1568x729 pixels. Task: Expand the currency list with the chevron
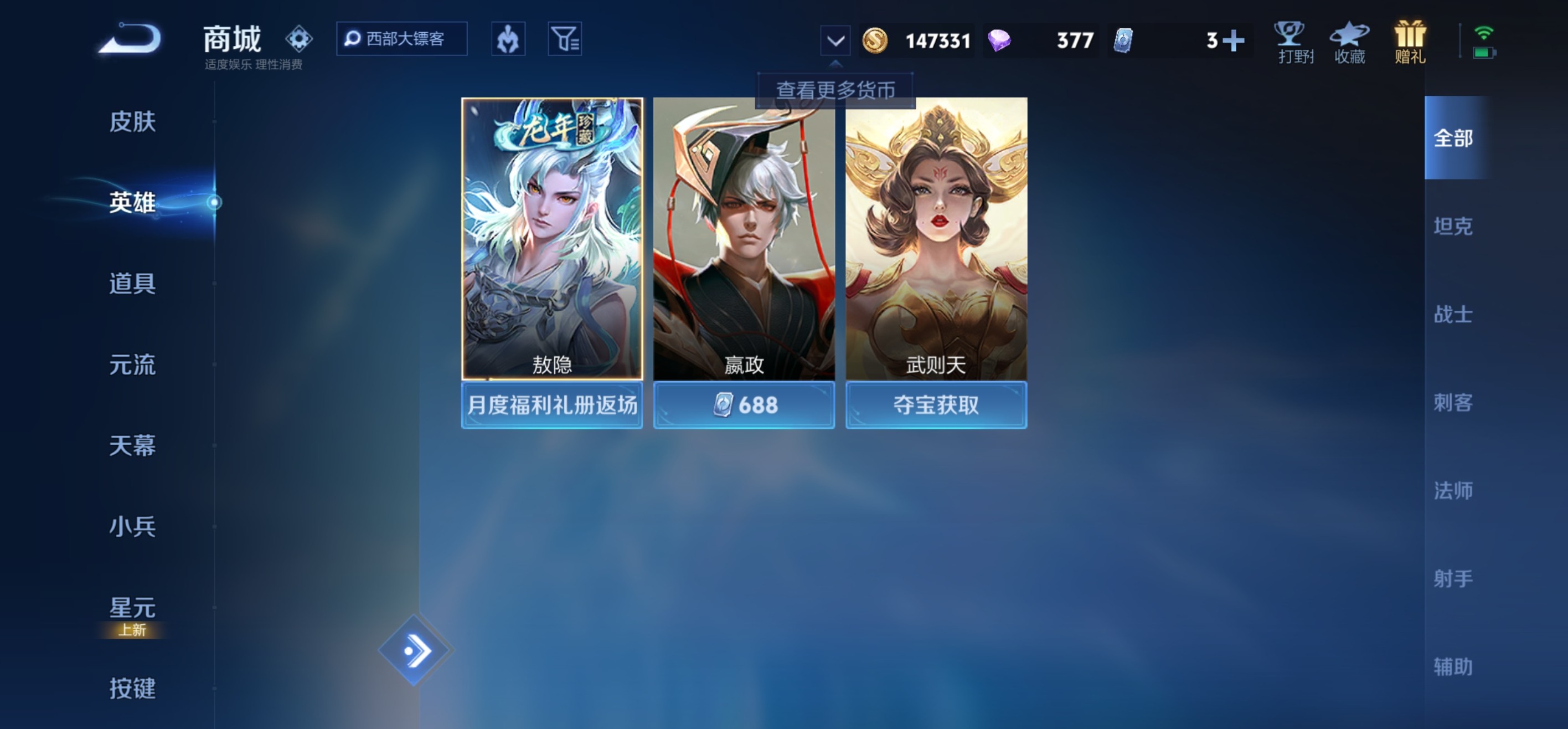(x=834, y=40)
